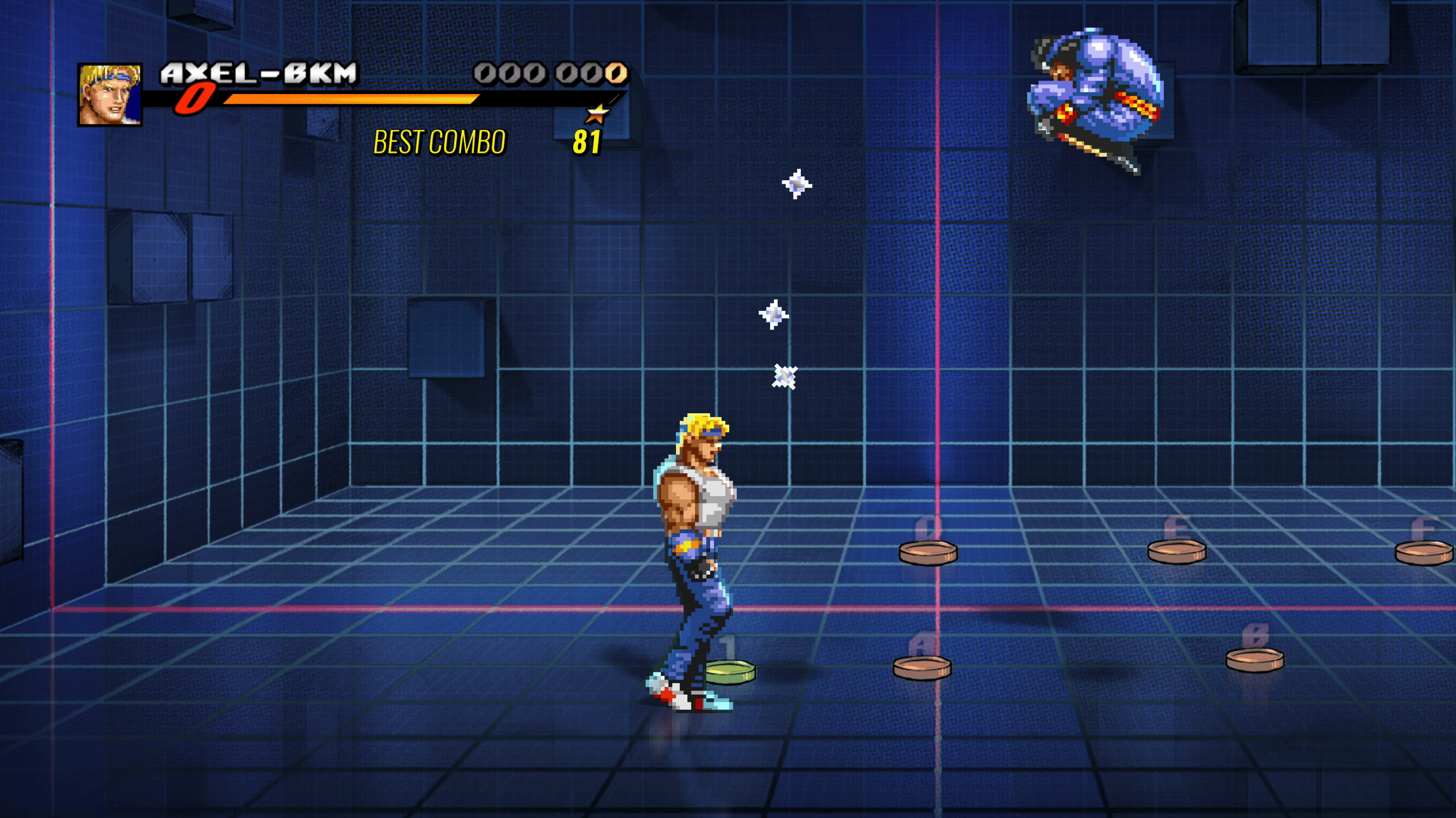
Task: Toggle the coin pad labeled A
Action: [923, 668]
